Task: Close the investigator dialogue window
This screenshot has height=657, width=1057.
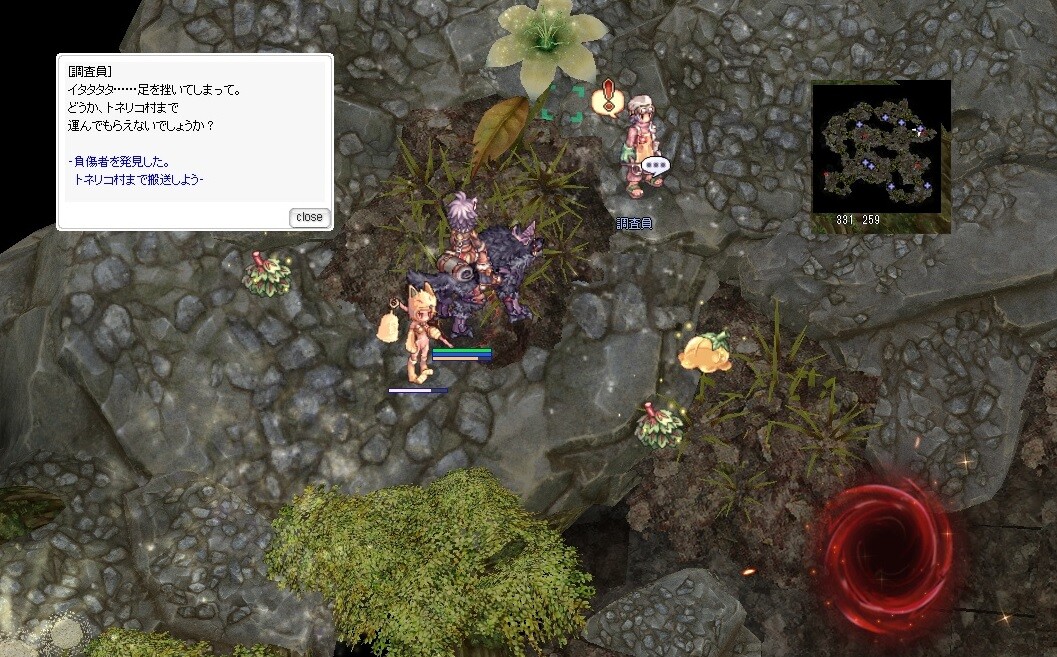Action: pyautogui.click(x=309, y=217)
